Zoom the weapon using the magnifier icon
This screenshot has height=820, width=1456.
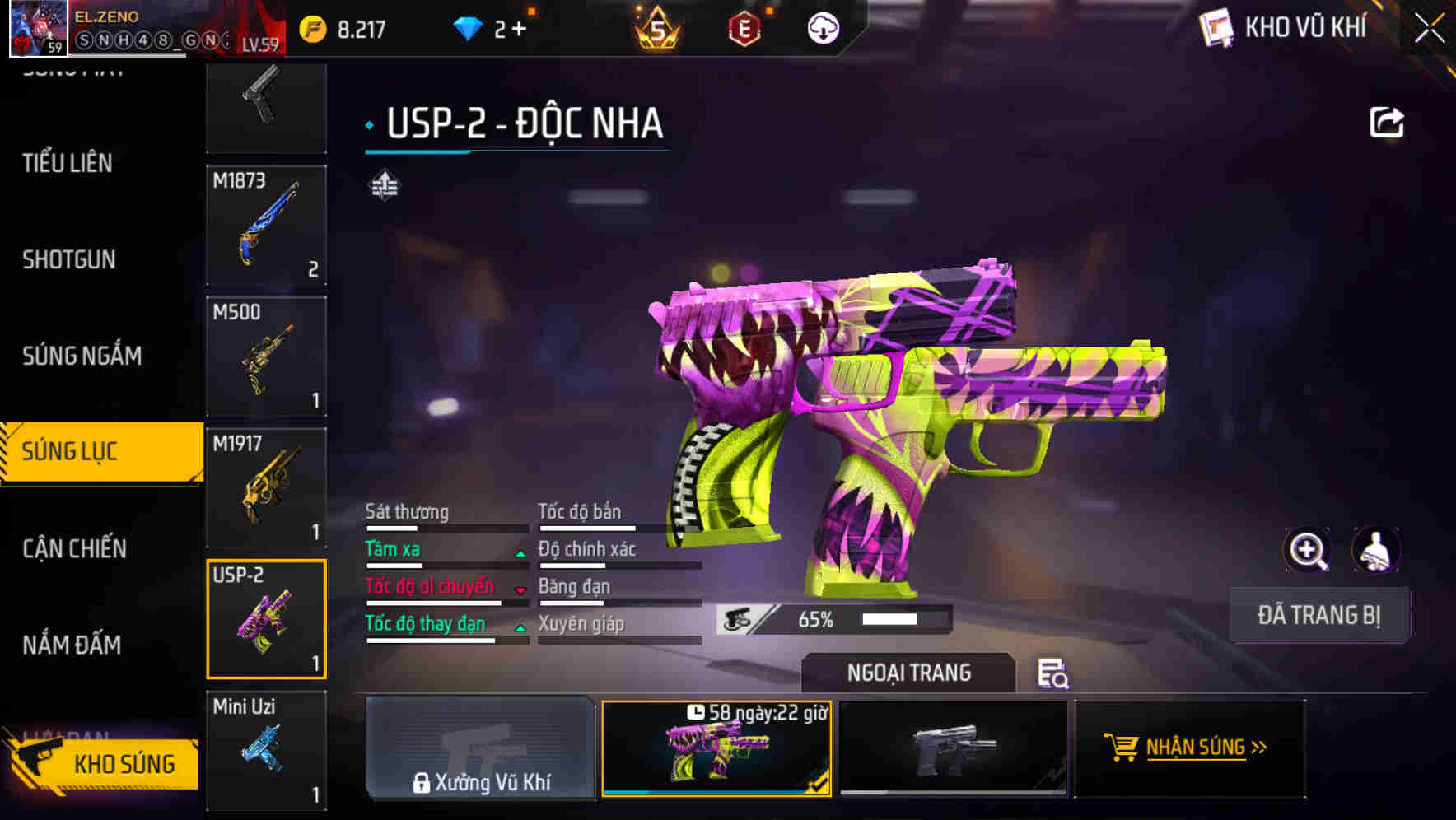coord(1305,550)
